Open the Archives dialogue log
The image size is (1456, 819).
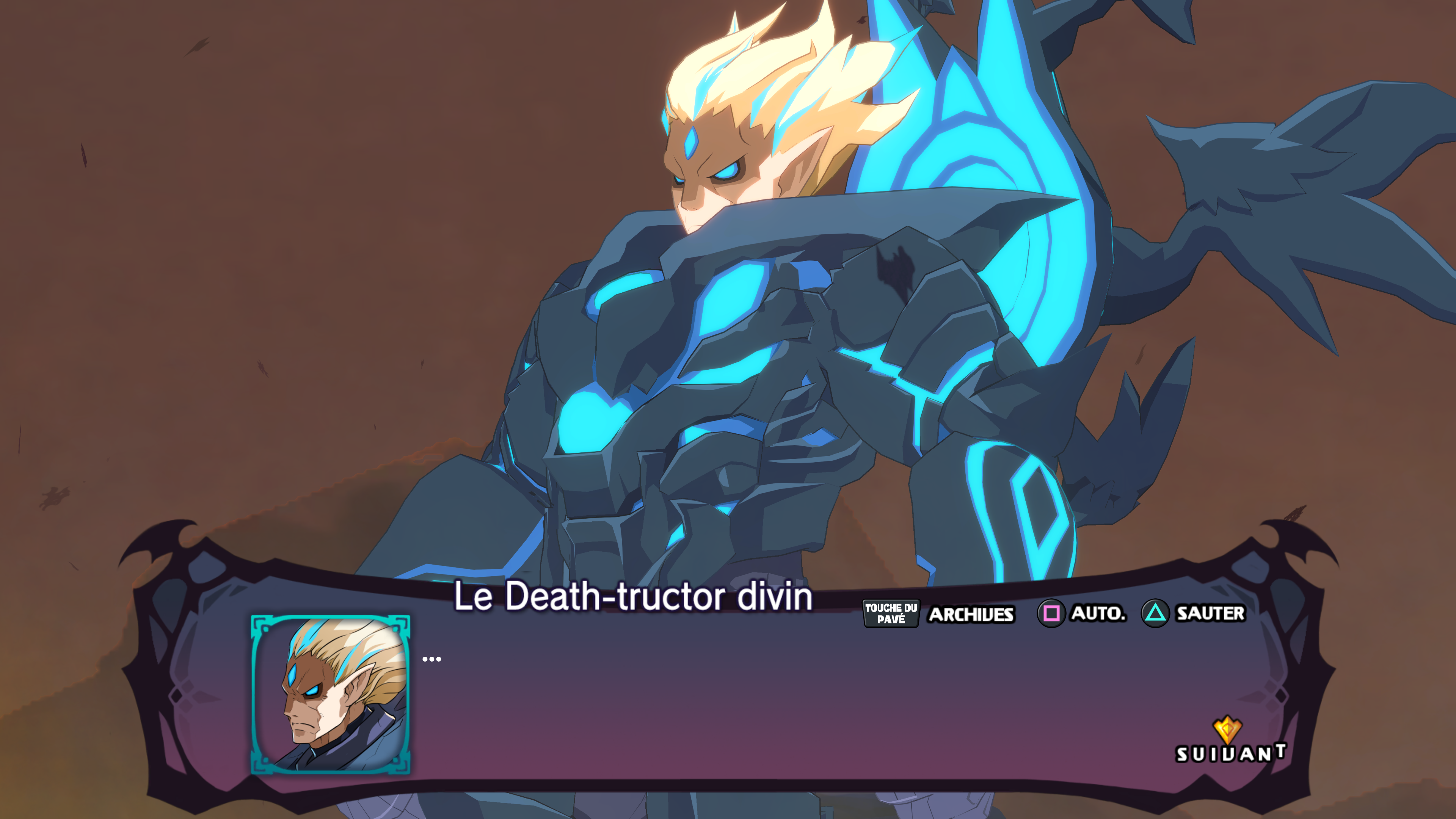[970, 614]
